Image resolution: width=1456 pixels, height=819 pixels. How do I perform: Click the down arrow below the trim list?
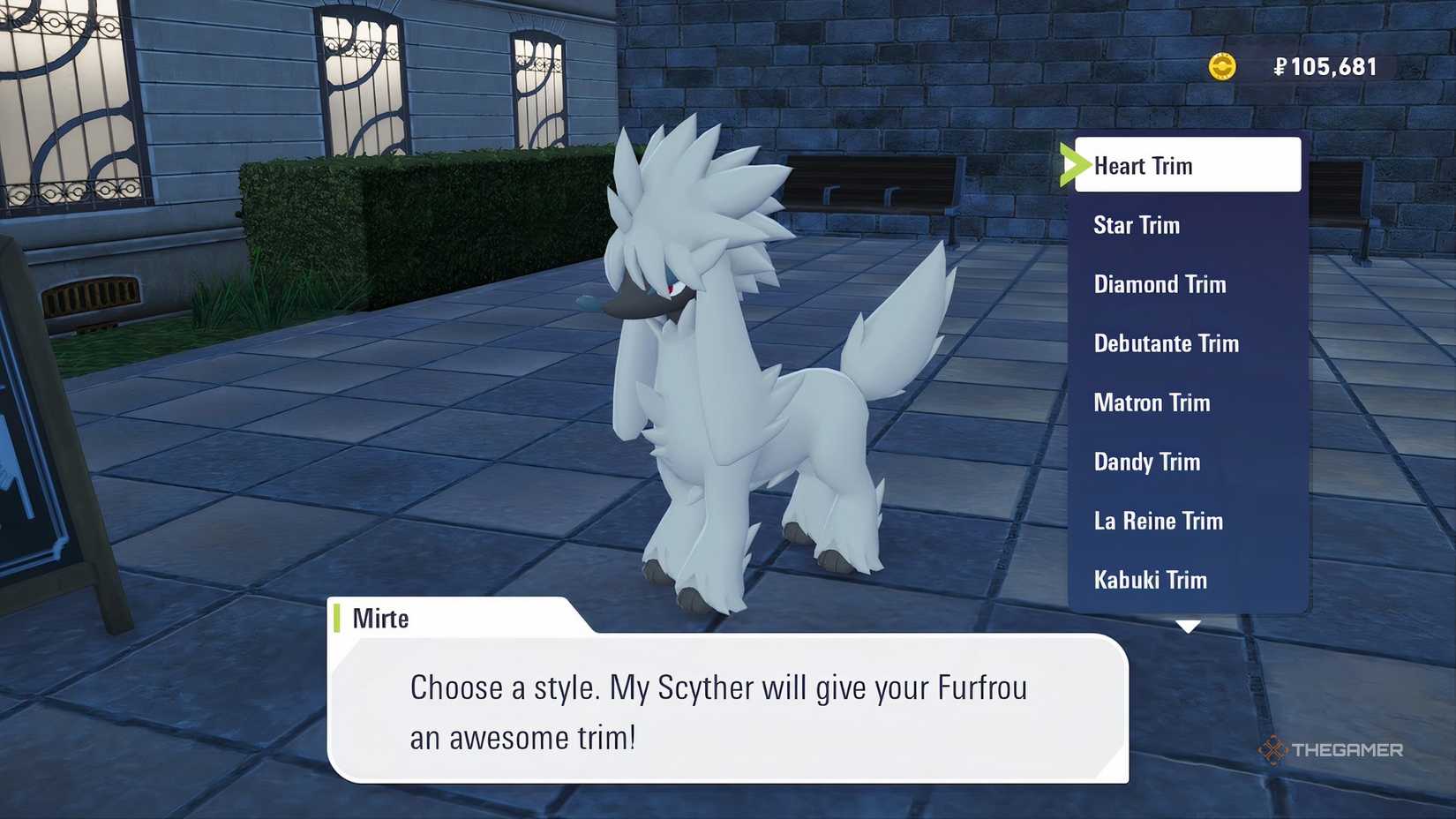(1187, 627)
